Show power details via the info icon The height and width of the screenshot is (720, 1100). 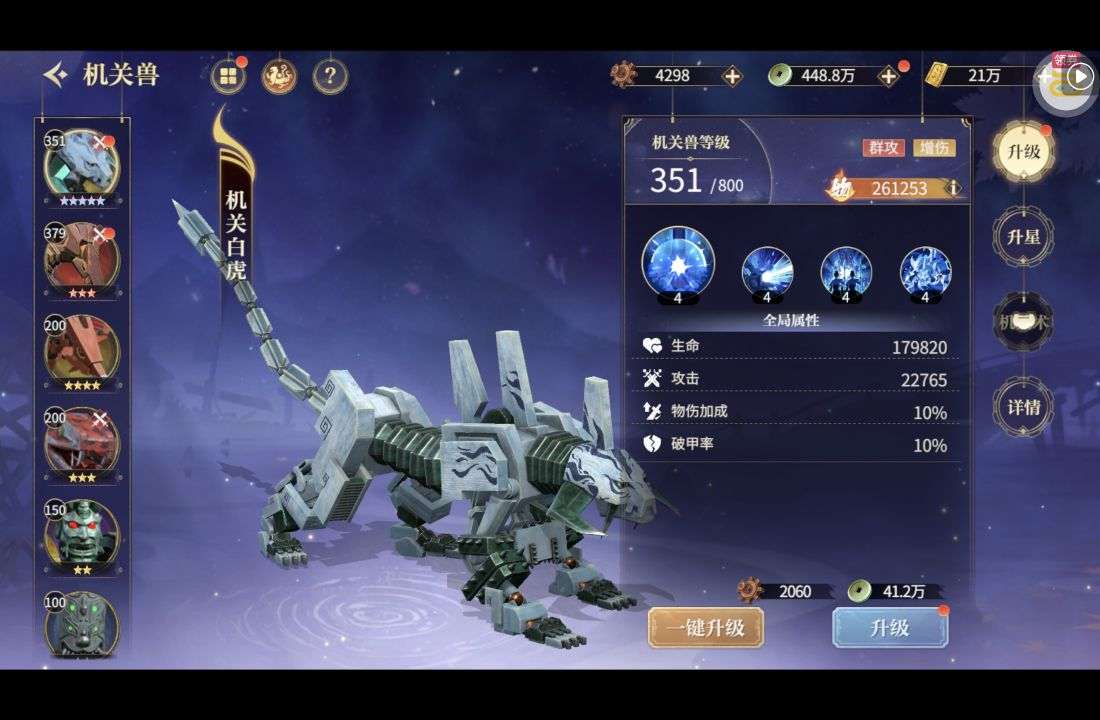(953, 188)
